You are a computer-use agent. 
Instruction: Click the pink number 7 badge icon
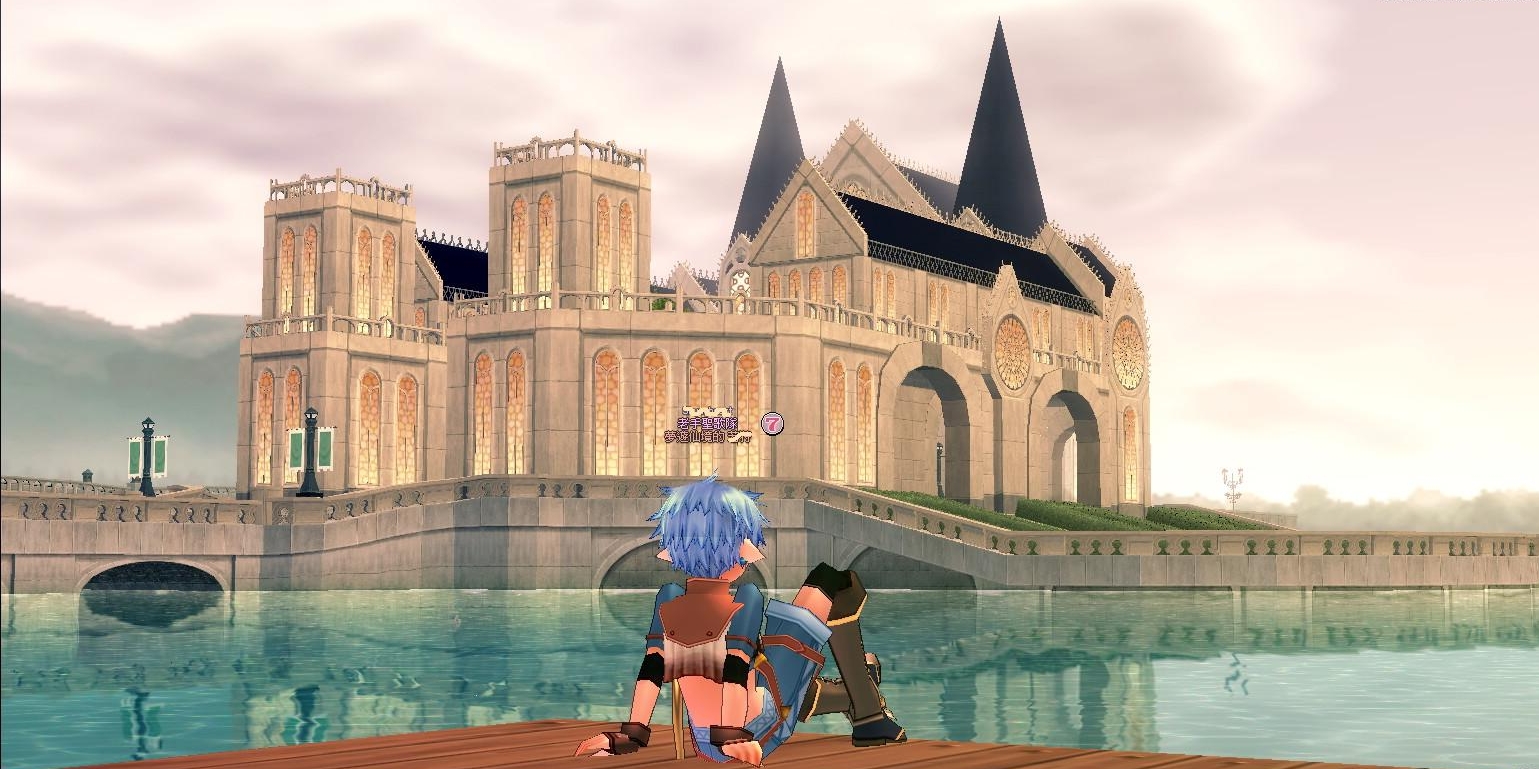coord(771,423)
